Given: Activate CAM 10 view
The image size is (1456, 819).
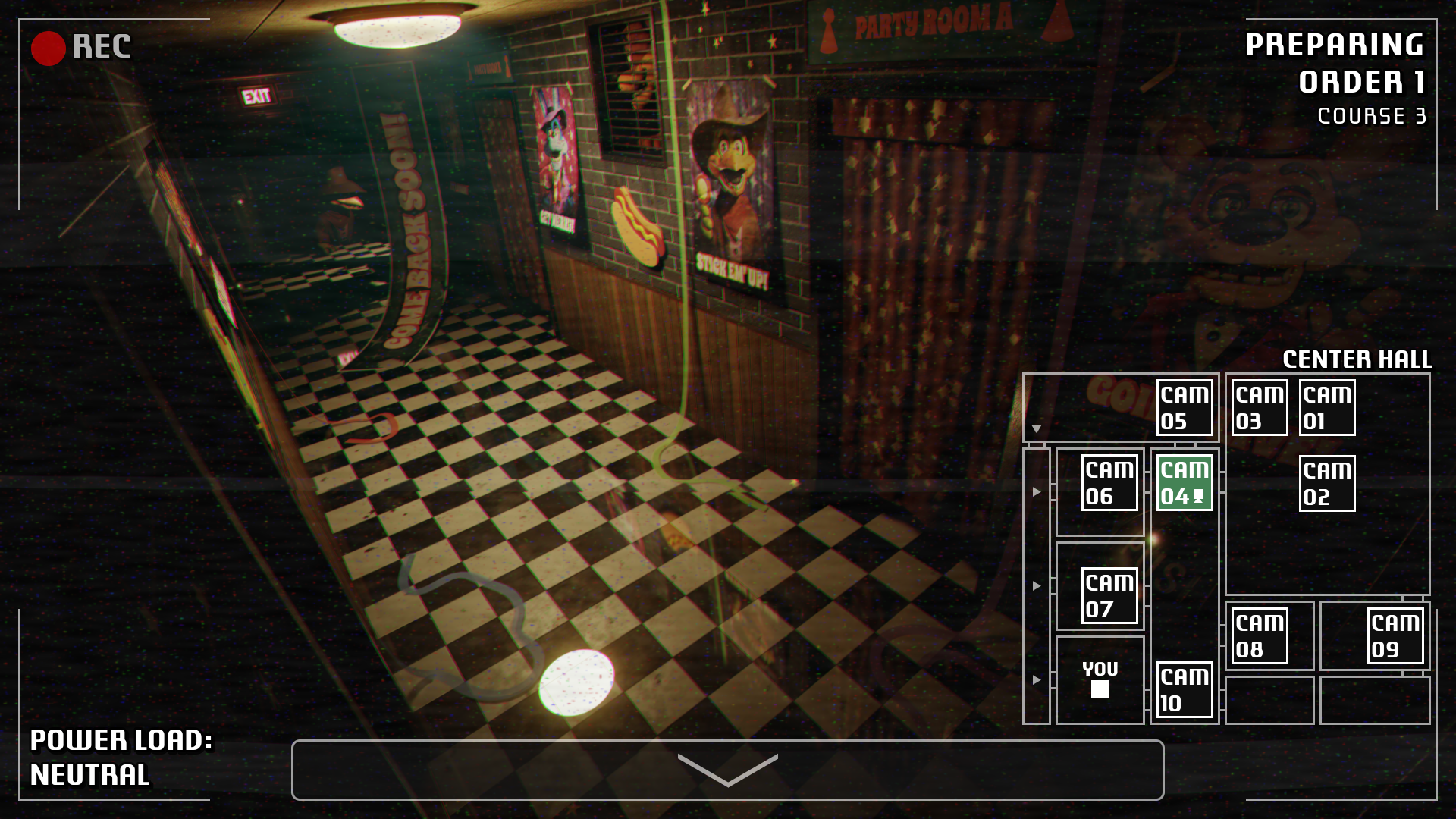Looking at the screenshot, I should (x=1184, y=690).
